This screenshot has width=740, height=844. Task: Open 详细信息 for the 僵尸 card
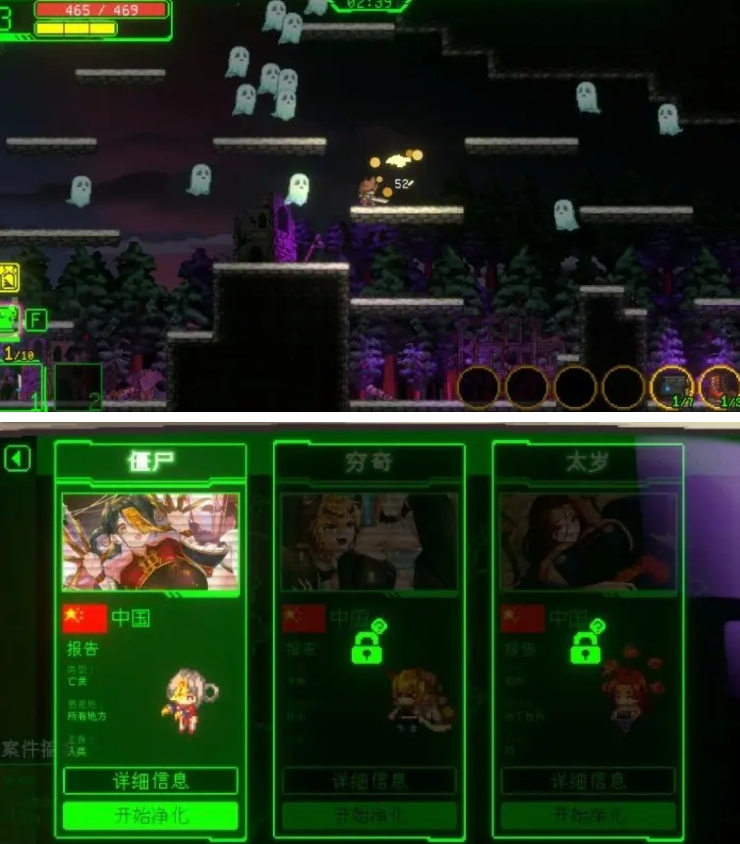click(150, 781)
